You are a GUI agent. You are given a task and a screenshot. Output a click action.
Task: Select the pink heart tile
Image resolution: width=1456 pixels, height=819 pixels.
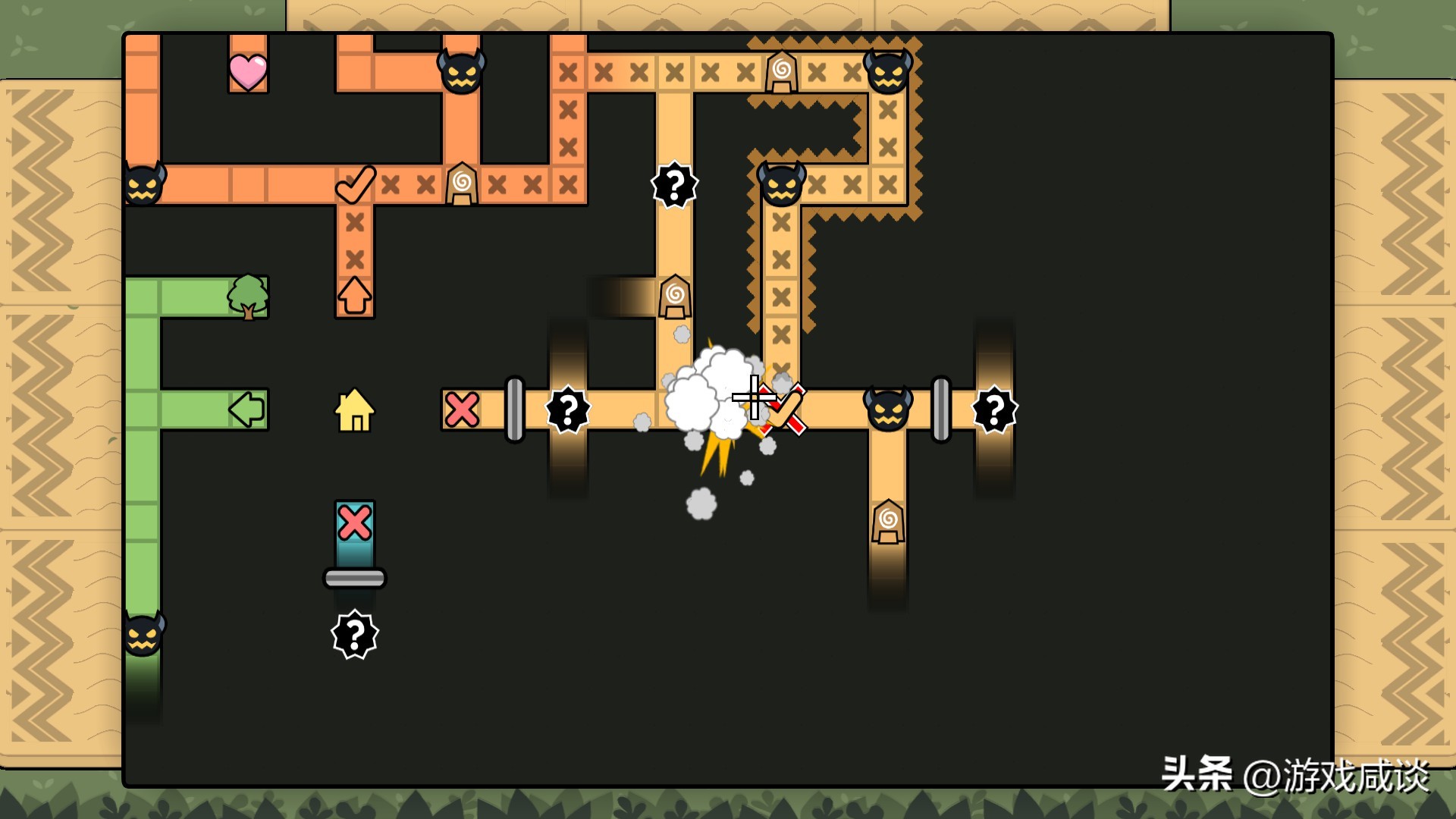point(248,70)
